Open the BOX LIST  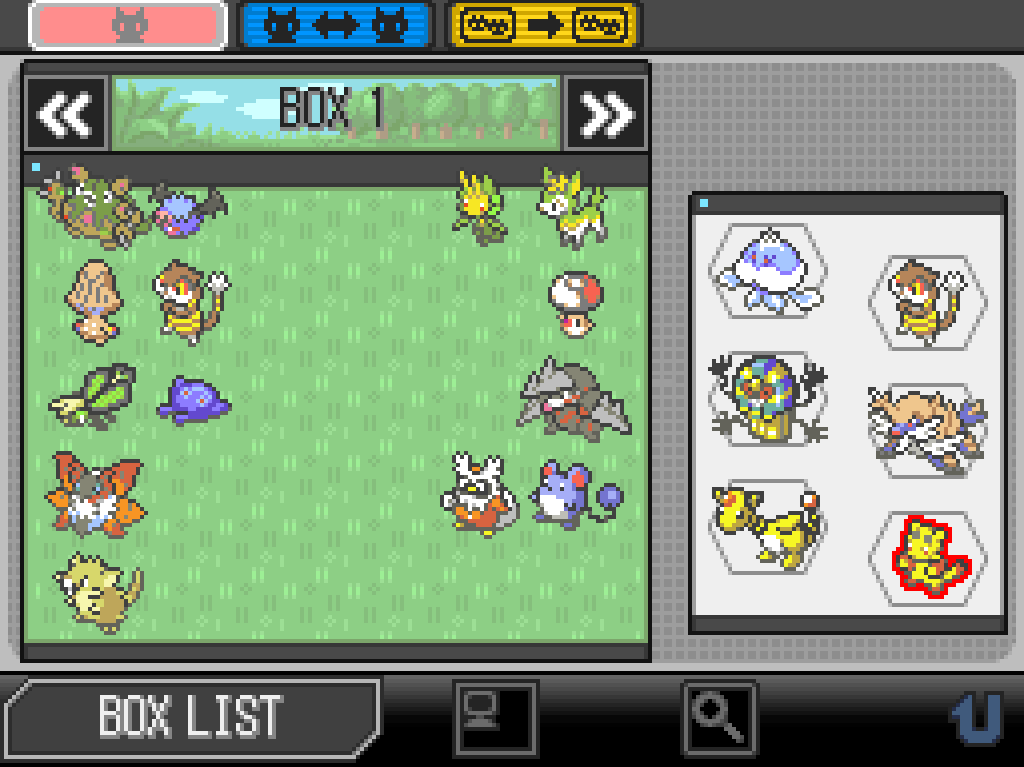(x=190, y=715)
